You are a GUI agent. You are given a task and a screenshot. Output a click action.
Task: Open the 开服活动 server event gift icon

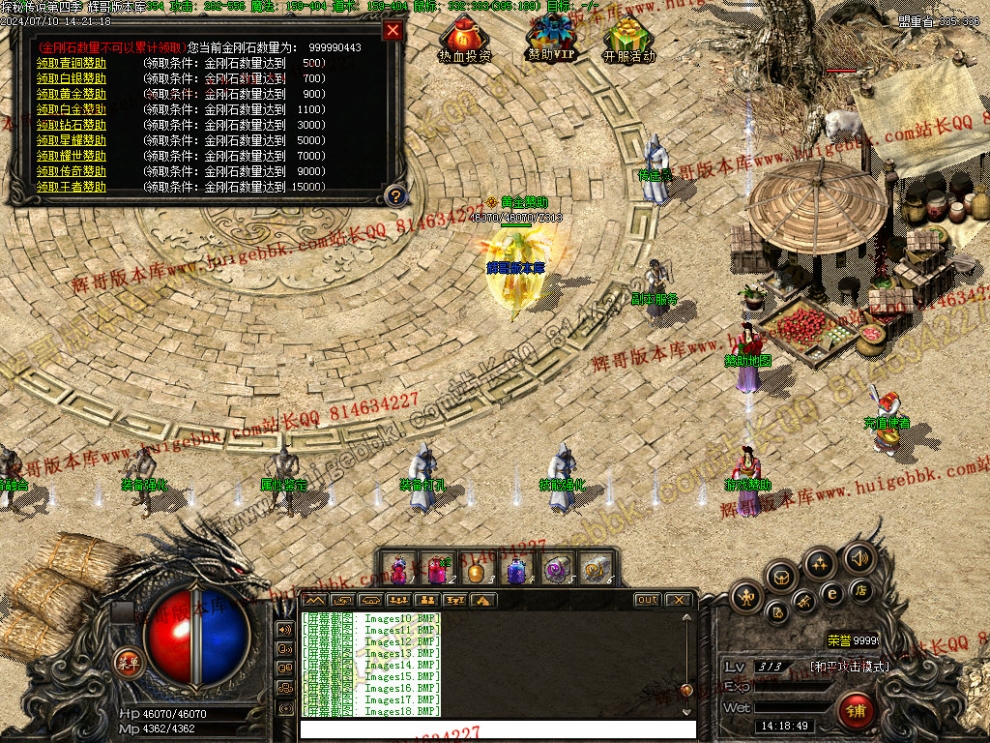click(x=629, y=40)
